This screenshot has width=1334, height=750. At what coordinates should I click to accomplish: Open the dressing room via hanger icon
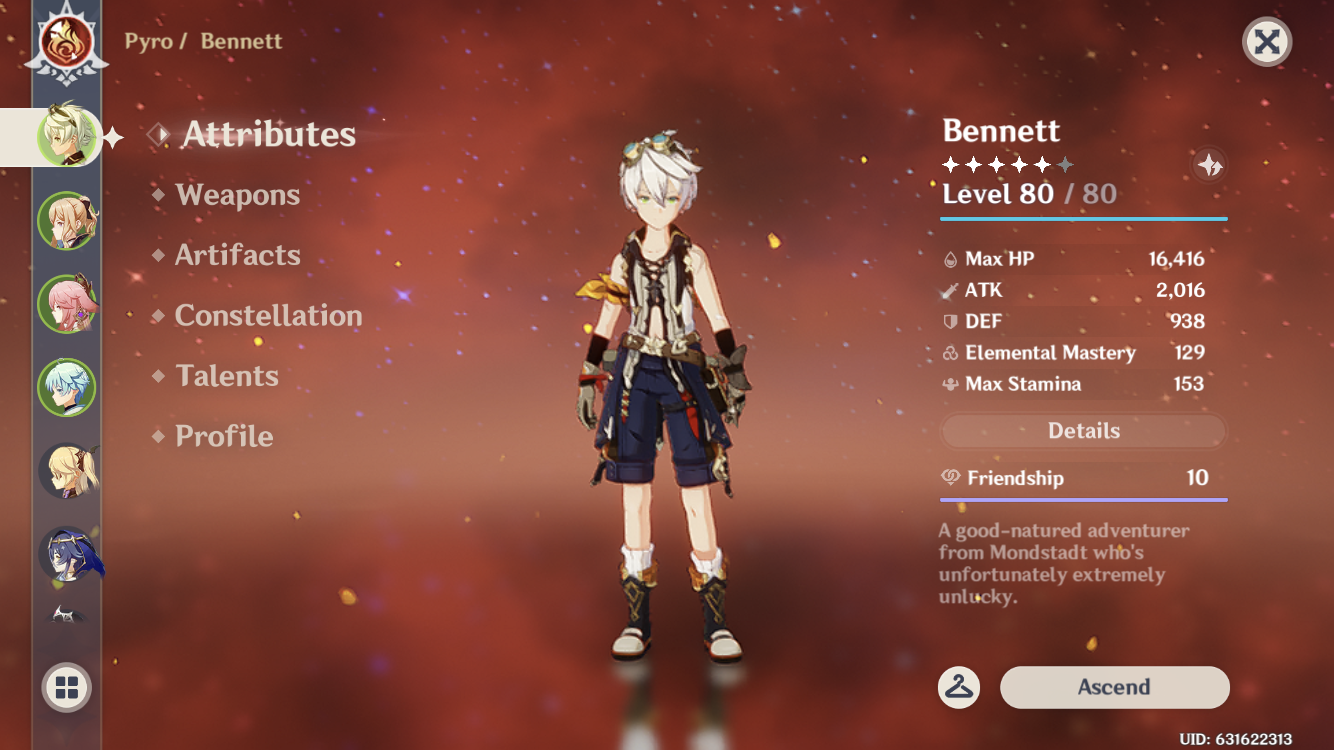(957, 688)
